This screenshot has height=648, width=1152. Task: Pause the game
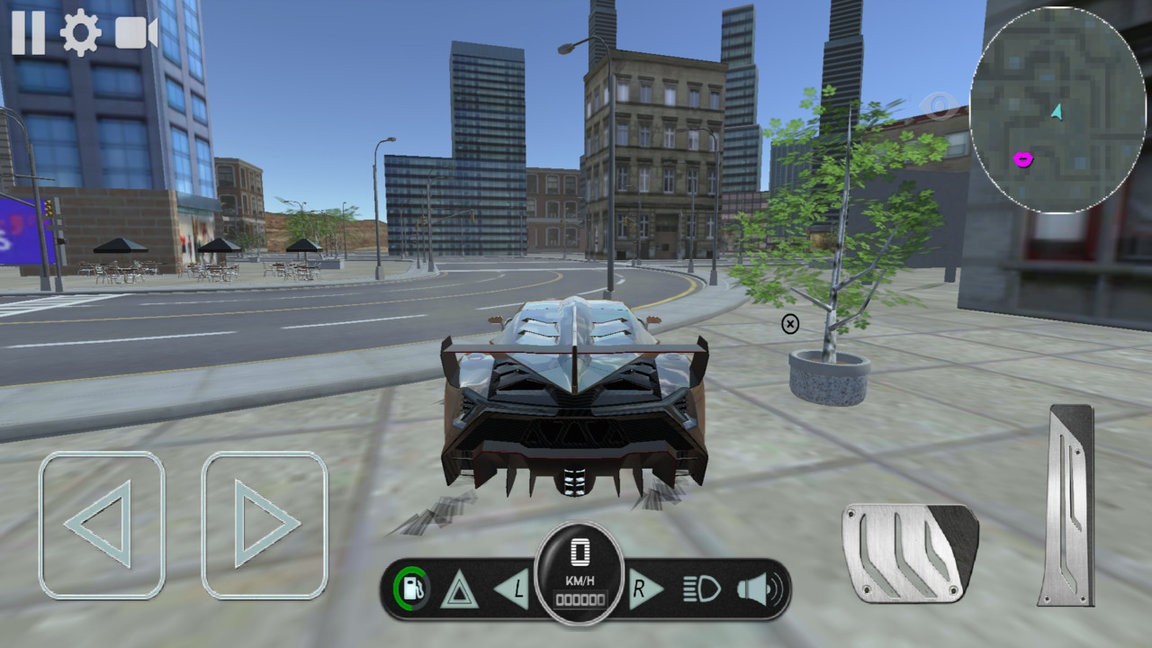(x=28, y=33)
